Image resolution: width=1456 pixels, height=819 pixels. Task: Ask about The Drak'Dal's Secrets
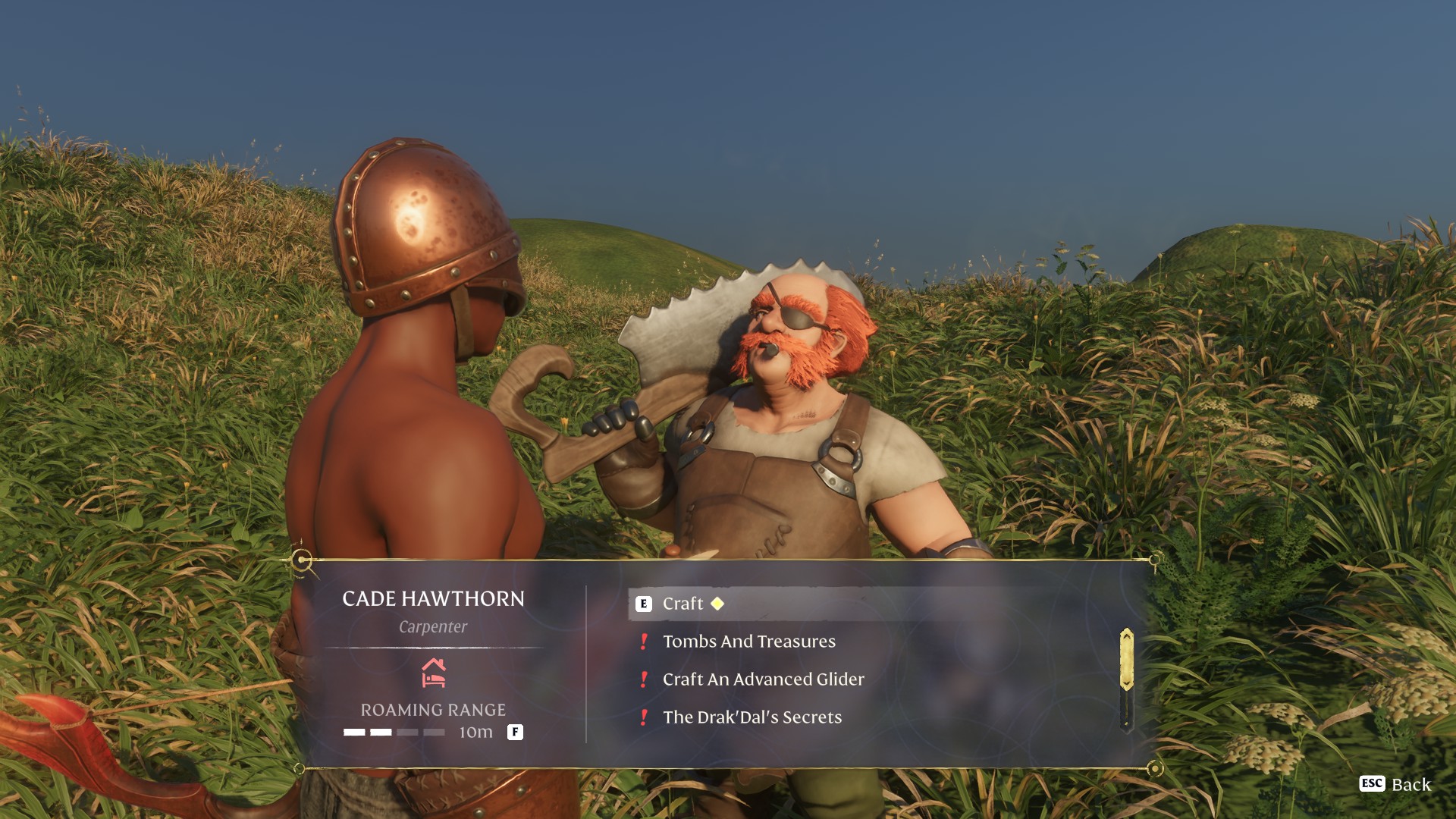pos(752,717)
